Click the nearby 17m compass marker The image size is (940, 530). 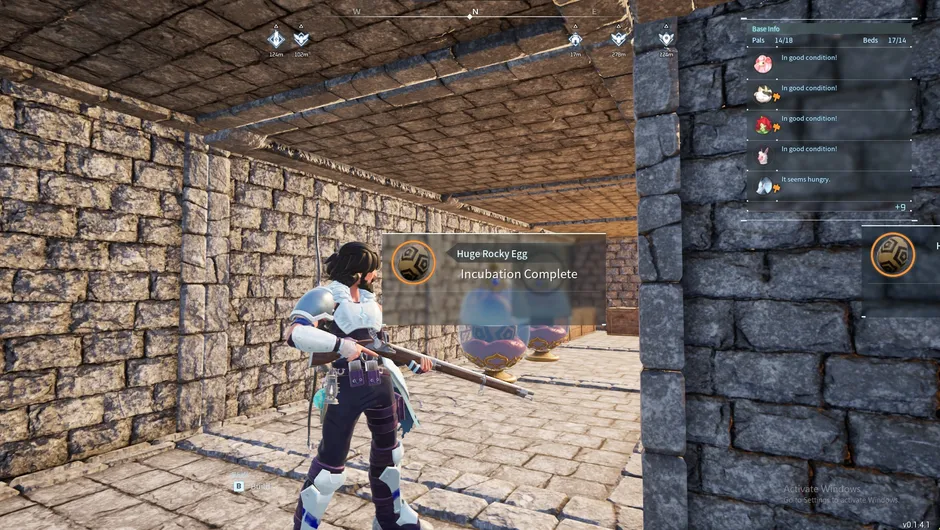click(x=575, y=39)
